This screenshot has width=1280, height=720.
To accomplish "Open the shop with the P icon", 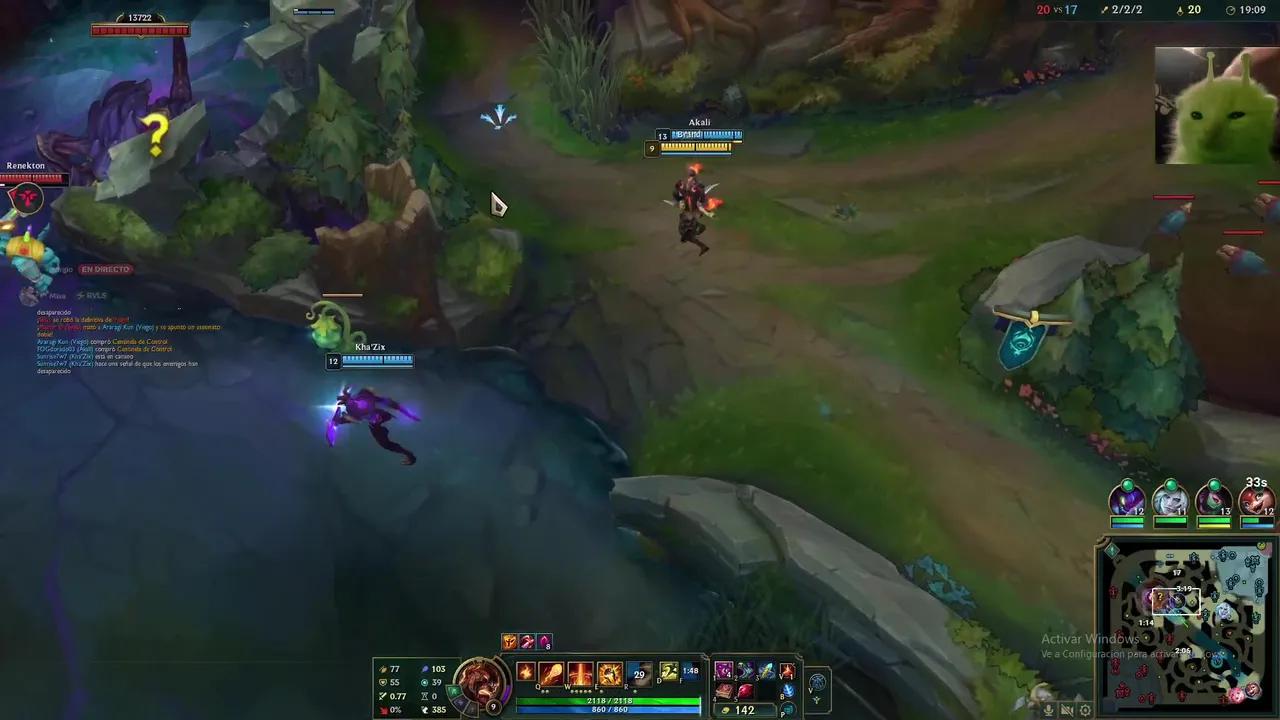I will click(x=788, y=708).
